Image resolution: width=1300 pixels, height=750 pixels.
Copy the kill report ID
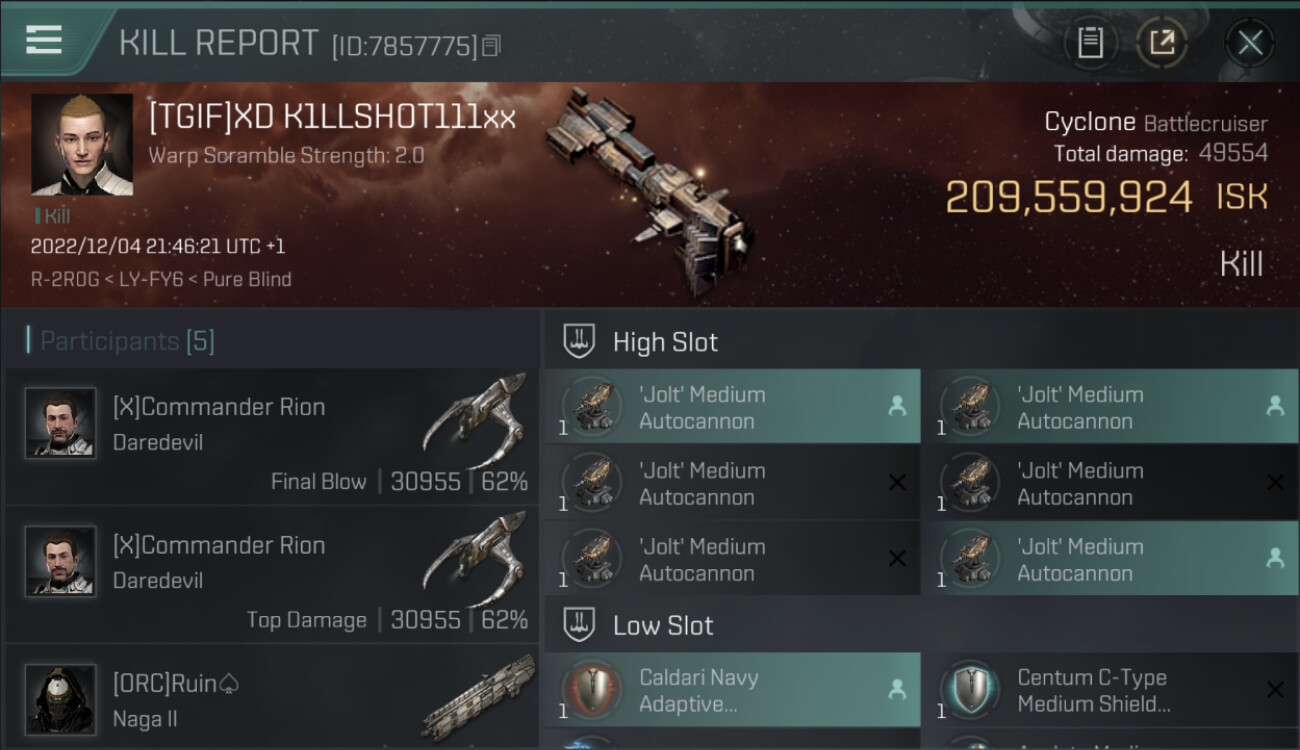click(491, 46)
